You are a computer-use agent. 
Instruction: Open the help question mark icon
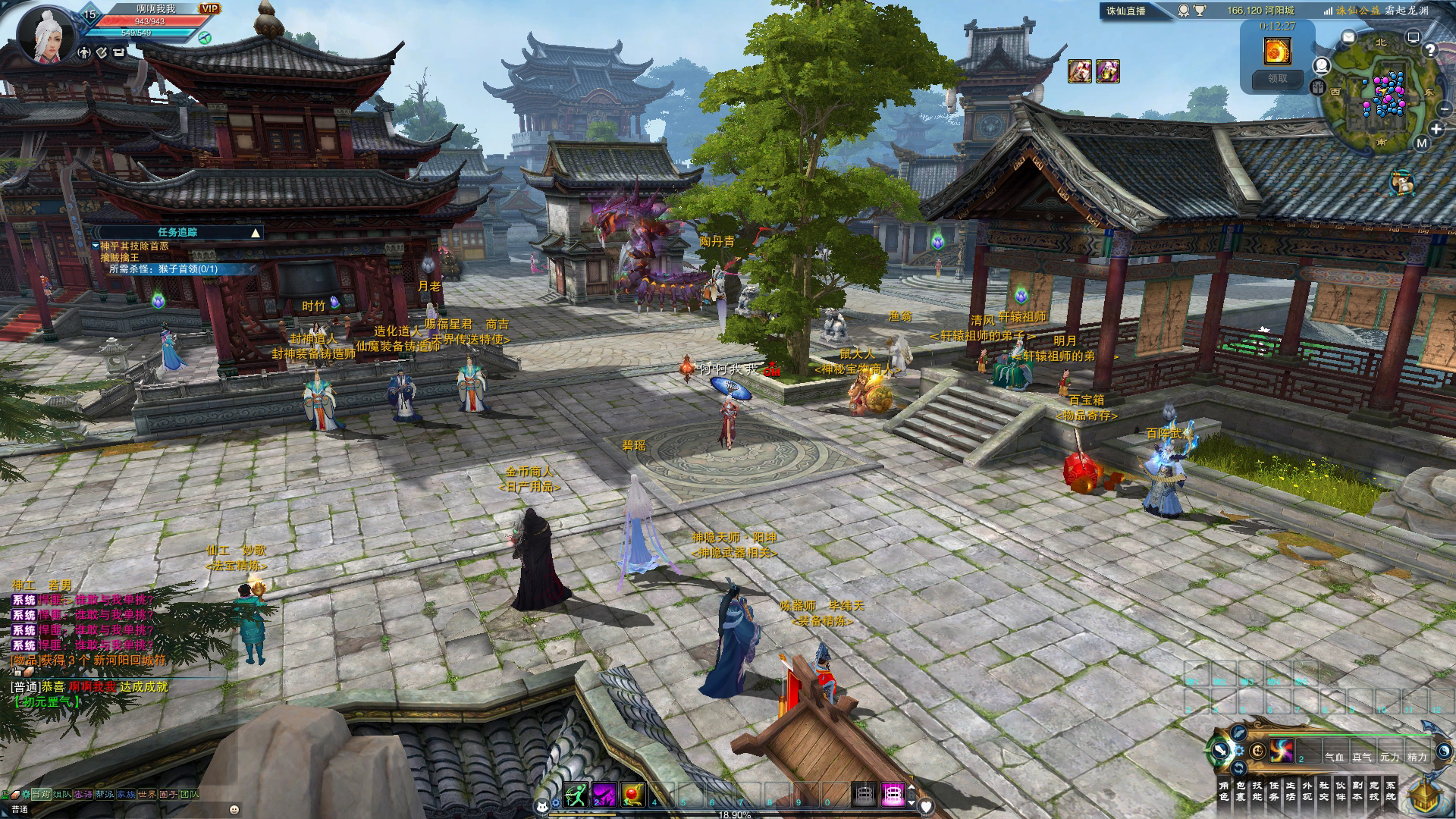click(x=1430, y=50)
